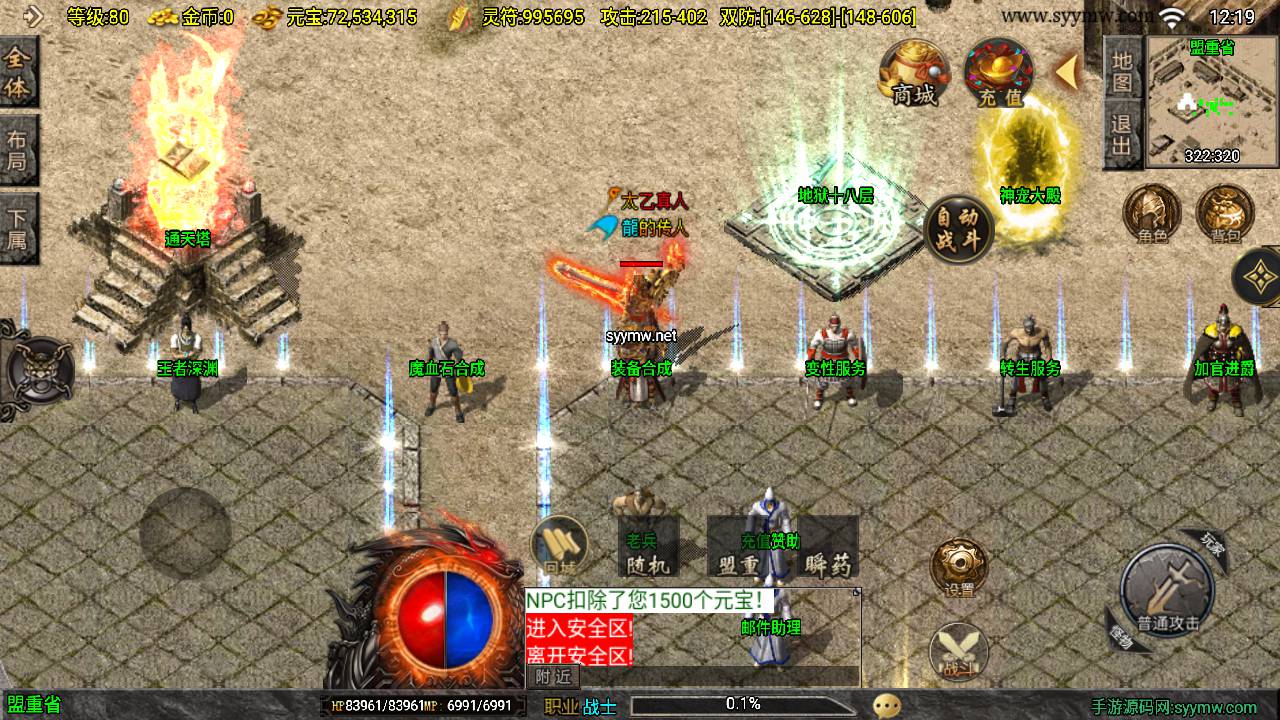Open the 战斗 crossed-swords button
Image resolution: width=1280 pixels, height=720 pixels.
pos(958,650)
